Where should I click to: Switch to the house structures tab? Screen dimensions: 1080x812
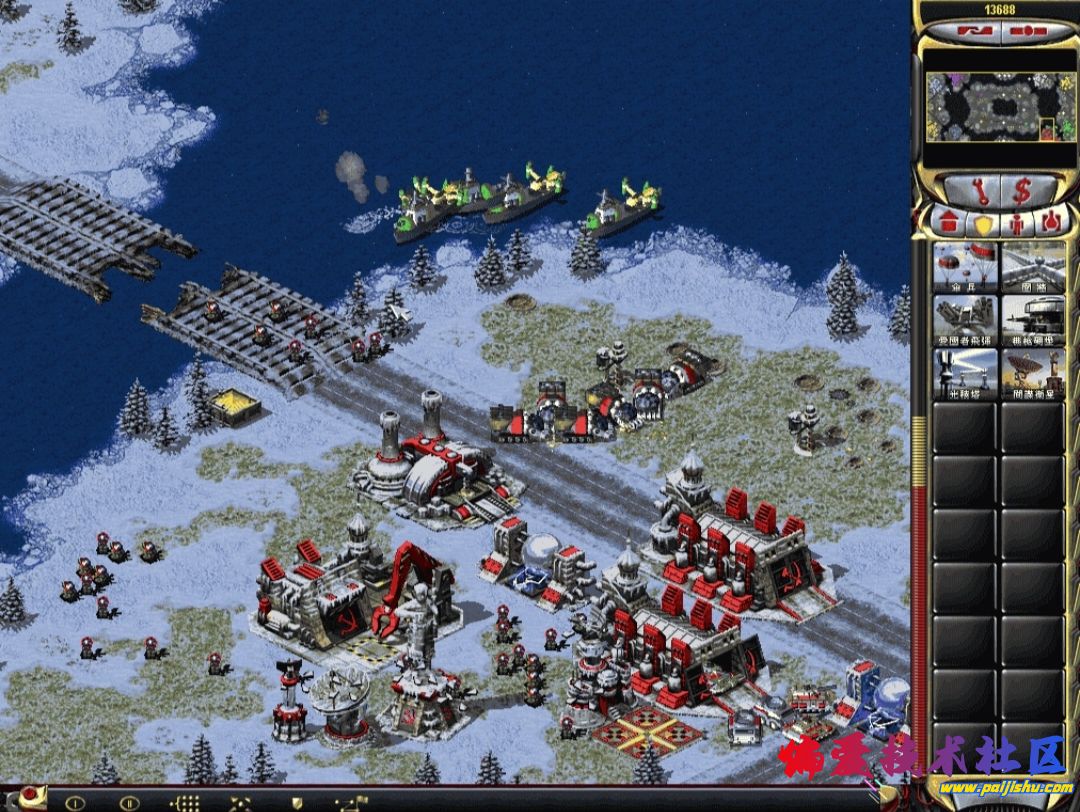click(x=947, y=220)
